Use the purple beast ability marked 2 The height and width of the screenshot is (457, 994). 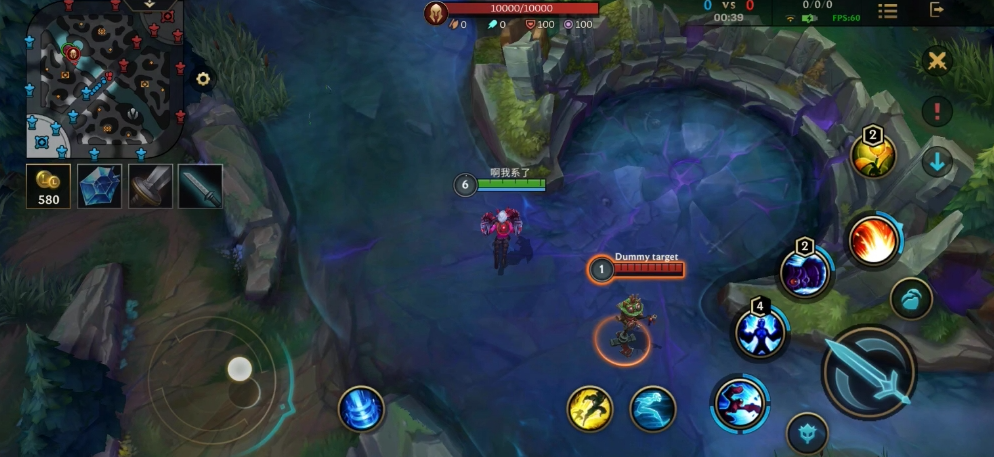pos(805,271)
